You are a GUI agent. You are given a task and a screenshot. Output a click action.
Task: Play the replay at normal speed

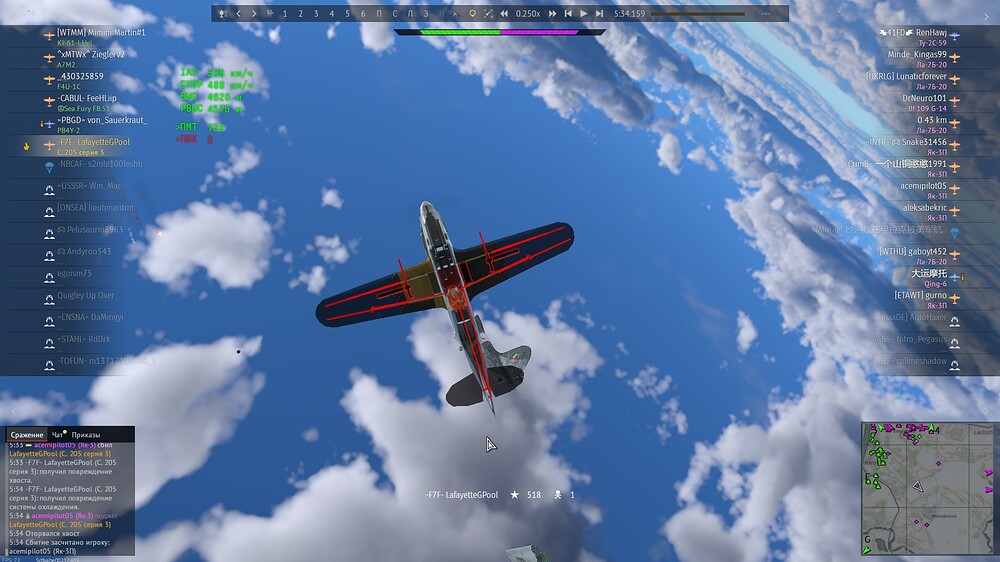tap(583, 14)
